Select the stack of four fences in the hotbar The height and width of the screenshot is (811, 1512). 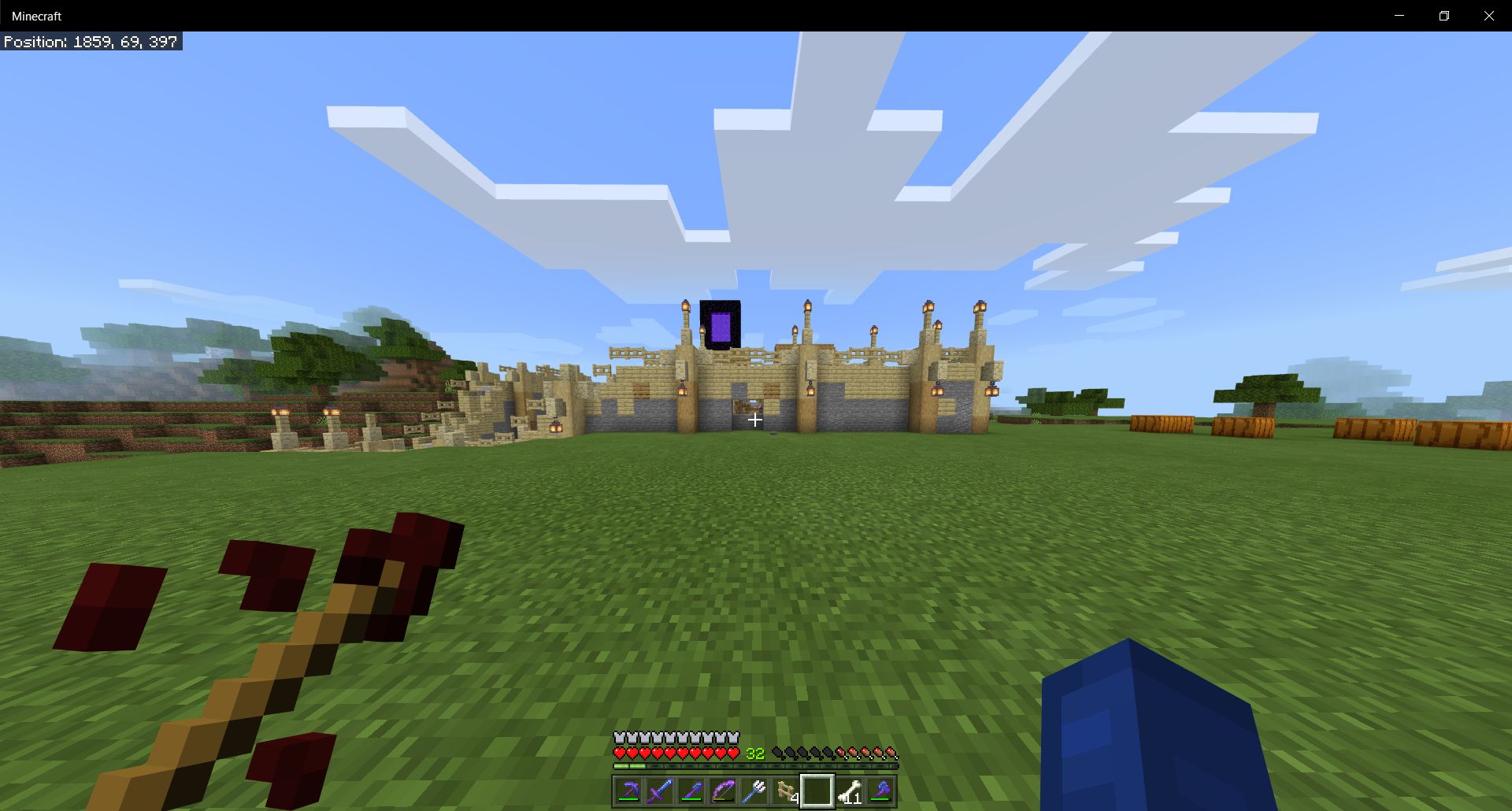787,791
